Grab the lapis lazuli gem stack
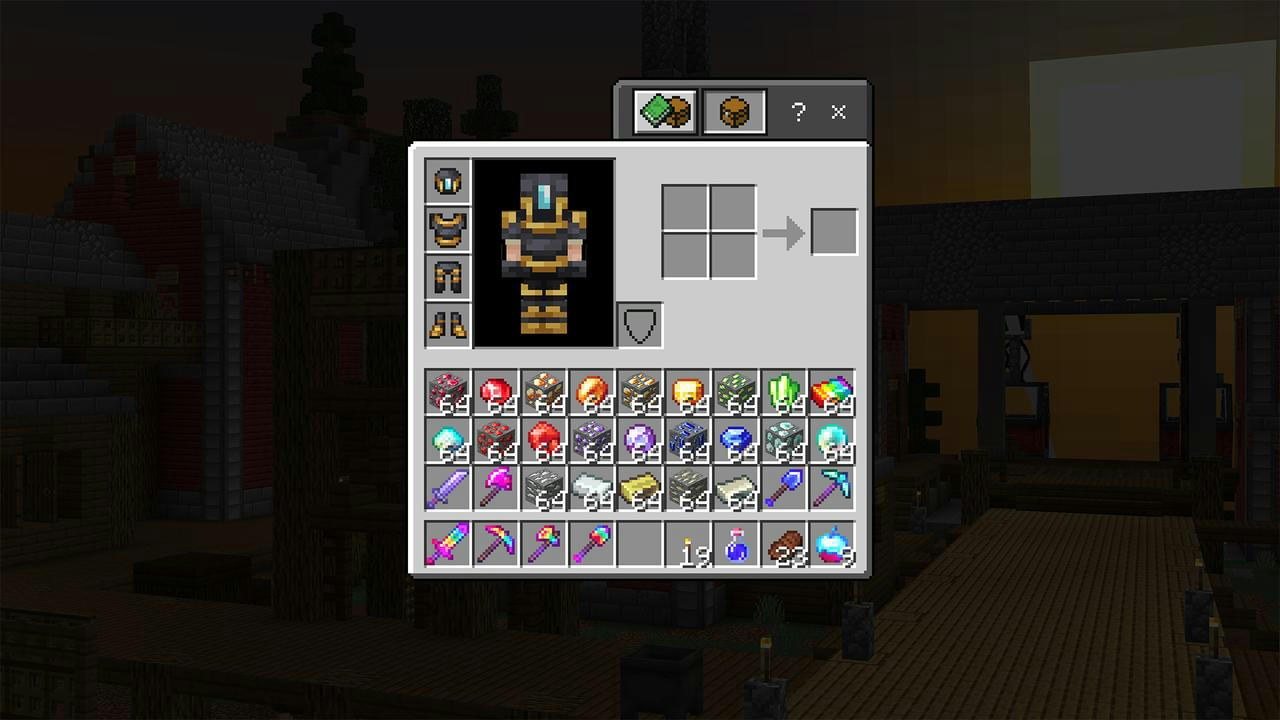 (740, 442)
